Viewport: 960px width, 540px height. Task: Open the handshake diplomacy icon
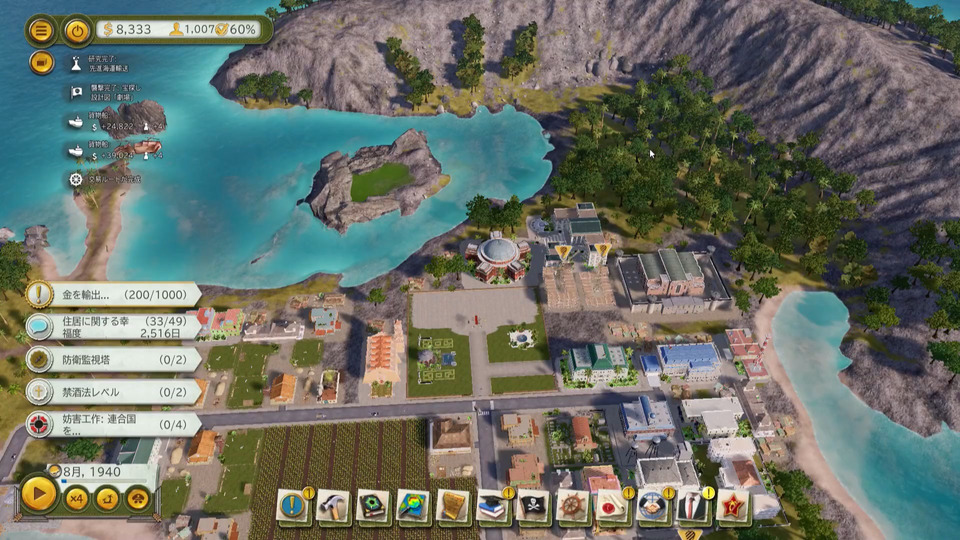[653, 506]
